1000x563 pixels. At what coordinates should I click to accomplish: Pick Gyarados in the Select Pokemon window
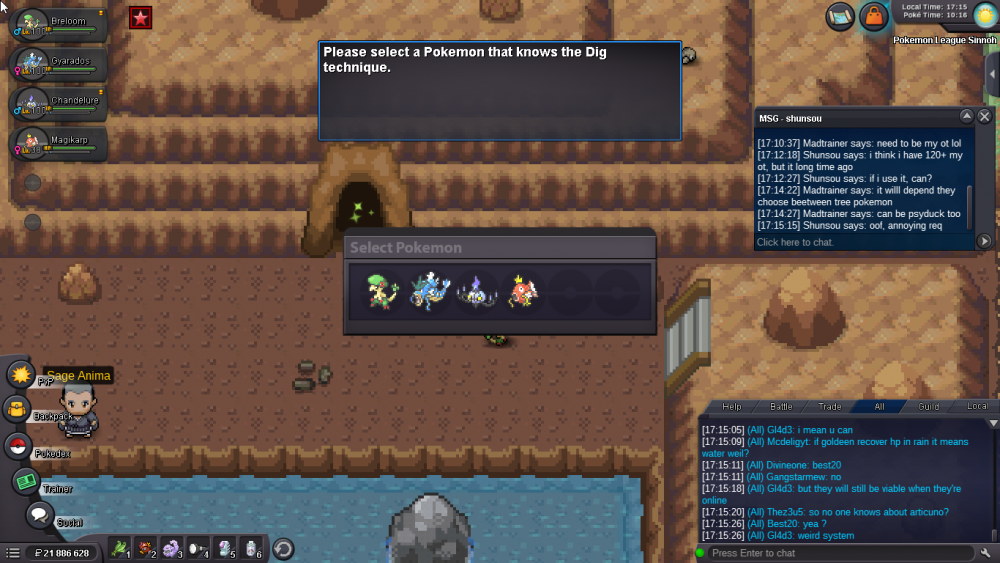pos(431,291)
